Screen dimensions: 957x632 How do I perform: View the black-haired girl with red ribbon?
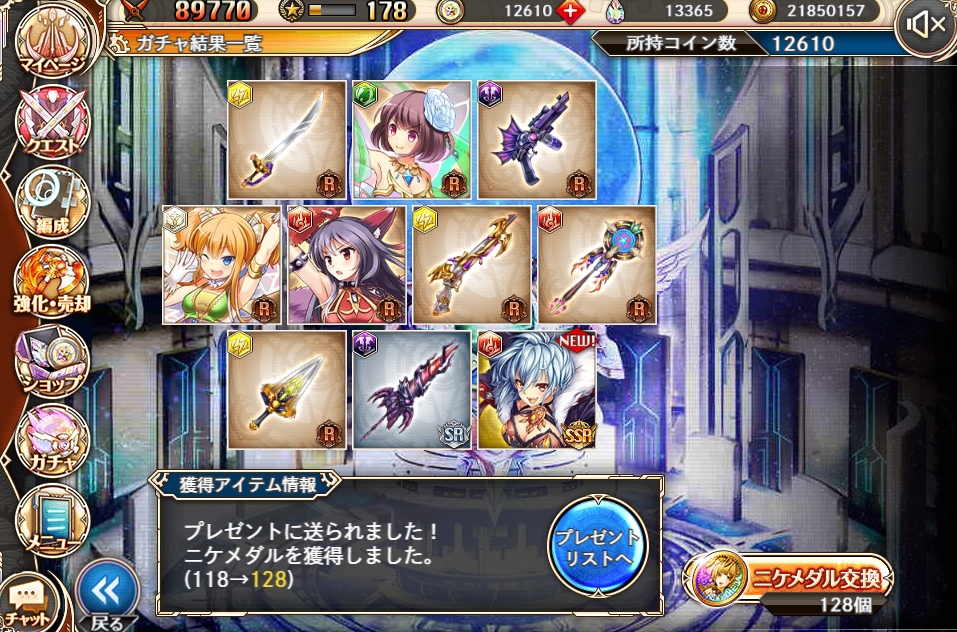(347, 265)
